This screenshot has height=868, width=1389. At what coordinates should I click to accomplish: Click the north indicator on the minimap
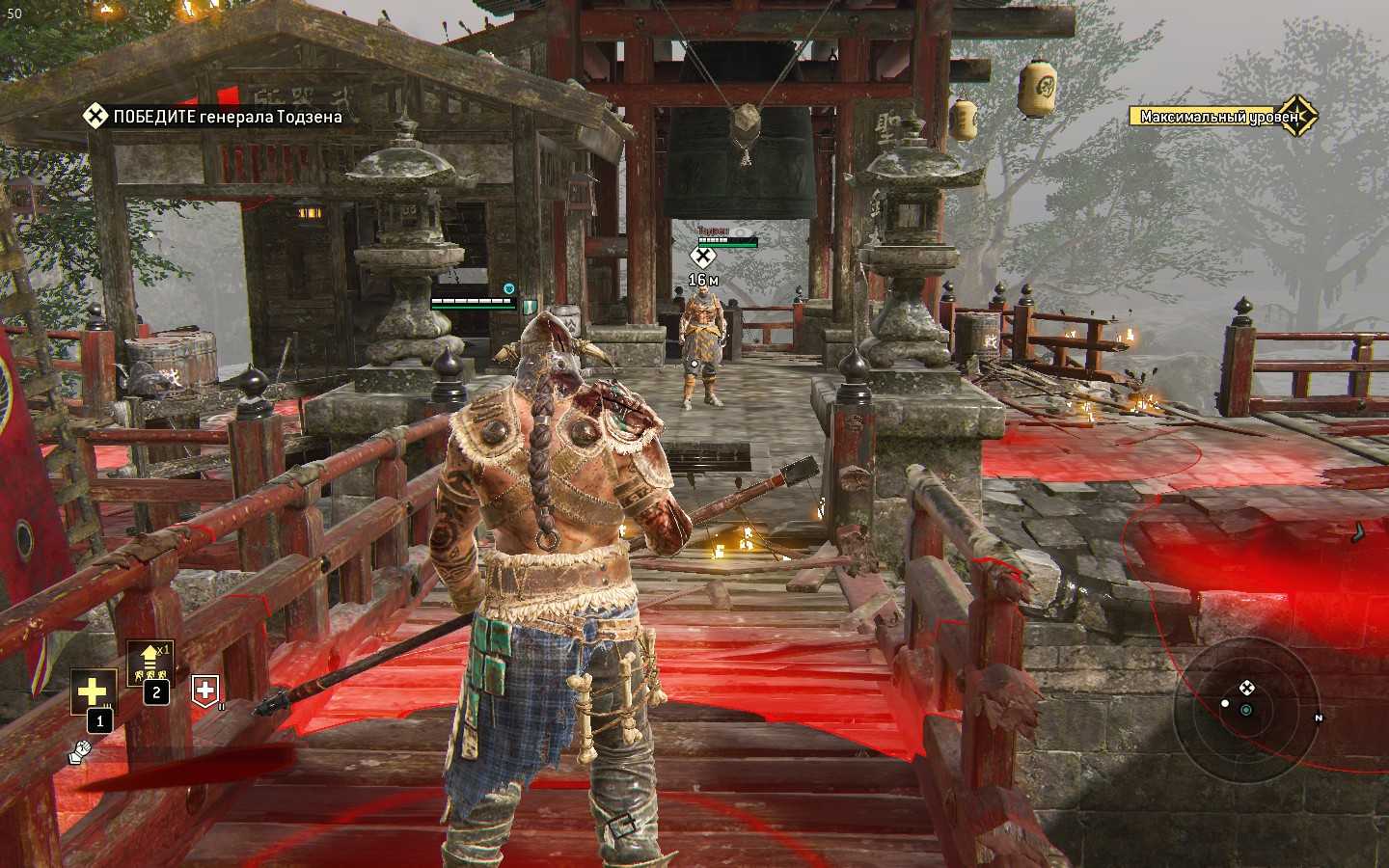1319,718
